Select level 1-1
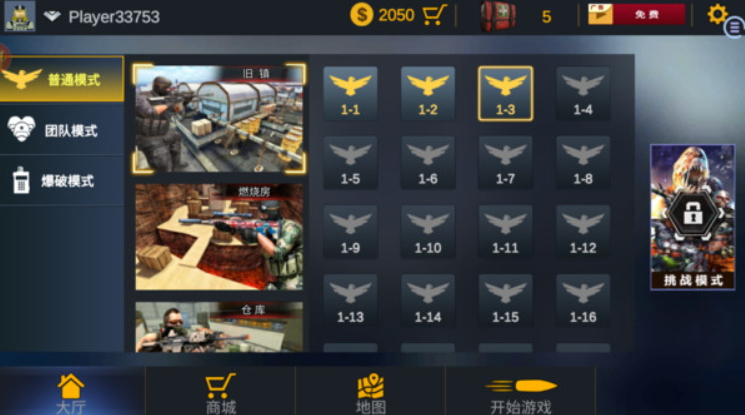The width and height of the screenshot is (745, 415). point(350,94)
